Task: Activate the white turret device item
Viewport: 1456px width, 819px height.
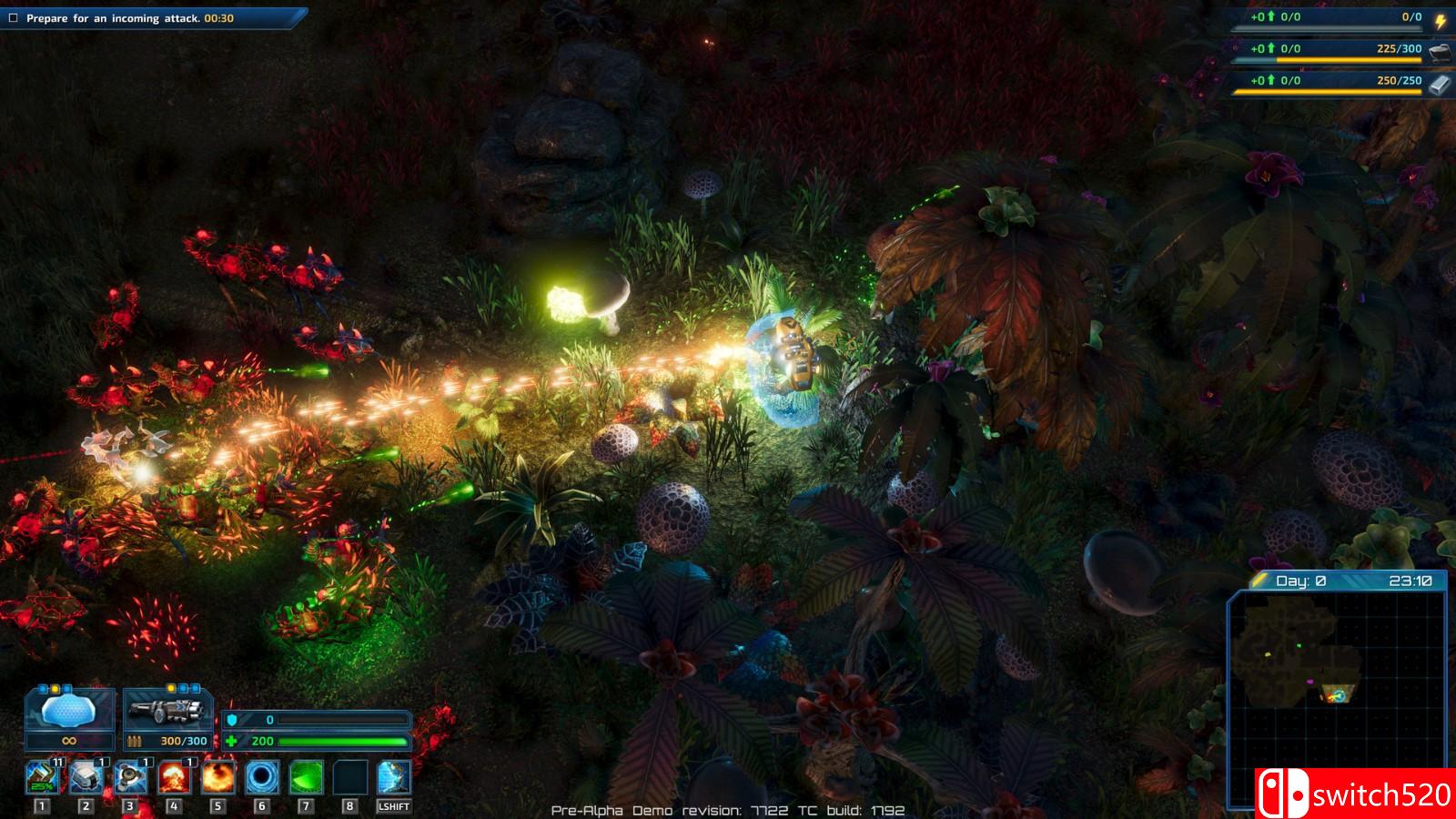Action: point(86,778)
